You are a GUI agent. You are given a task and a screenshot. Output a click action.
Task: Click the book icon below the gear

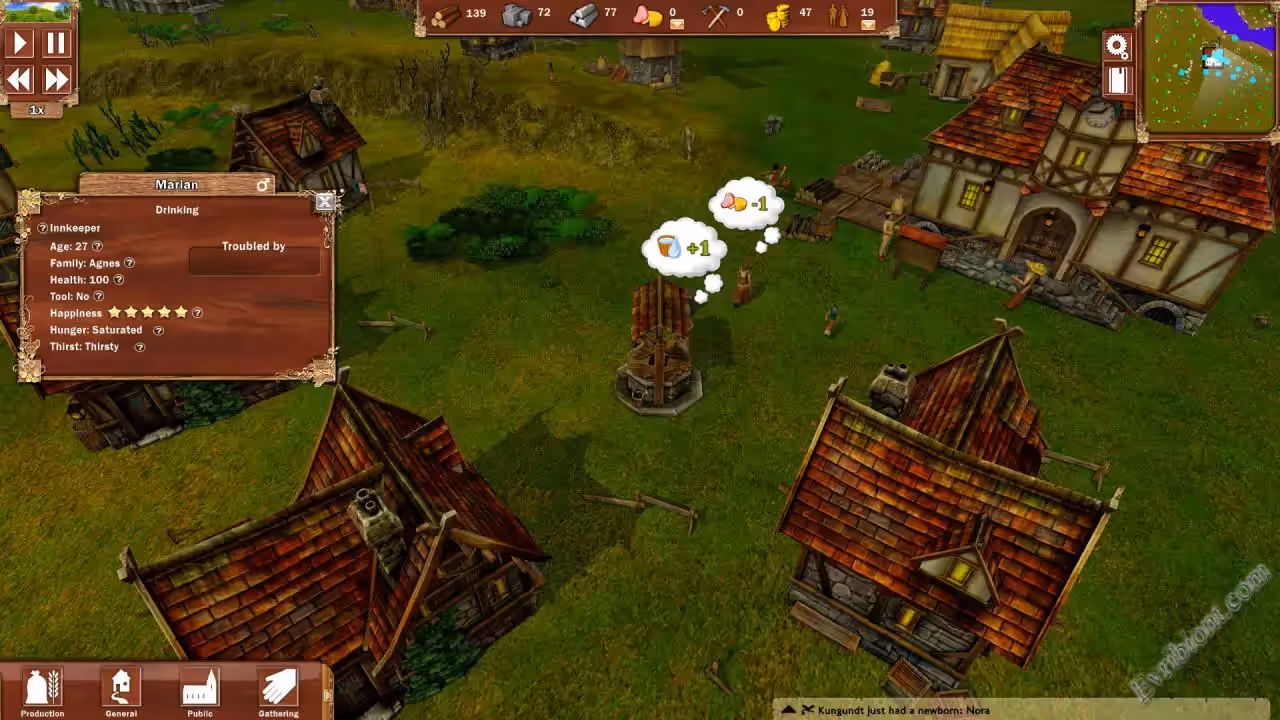coord(1117,79)
